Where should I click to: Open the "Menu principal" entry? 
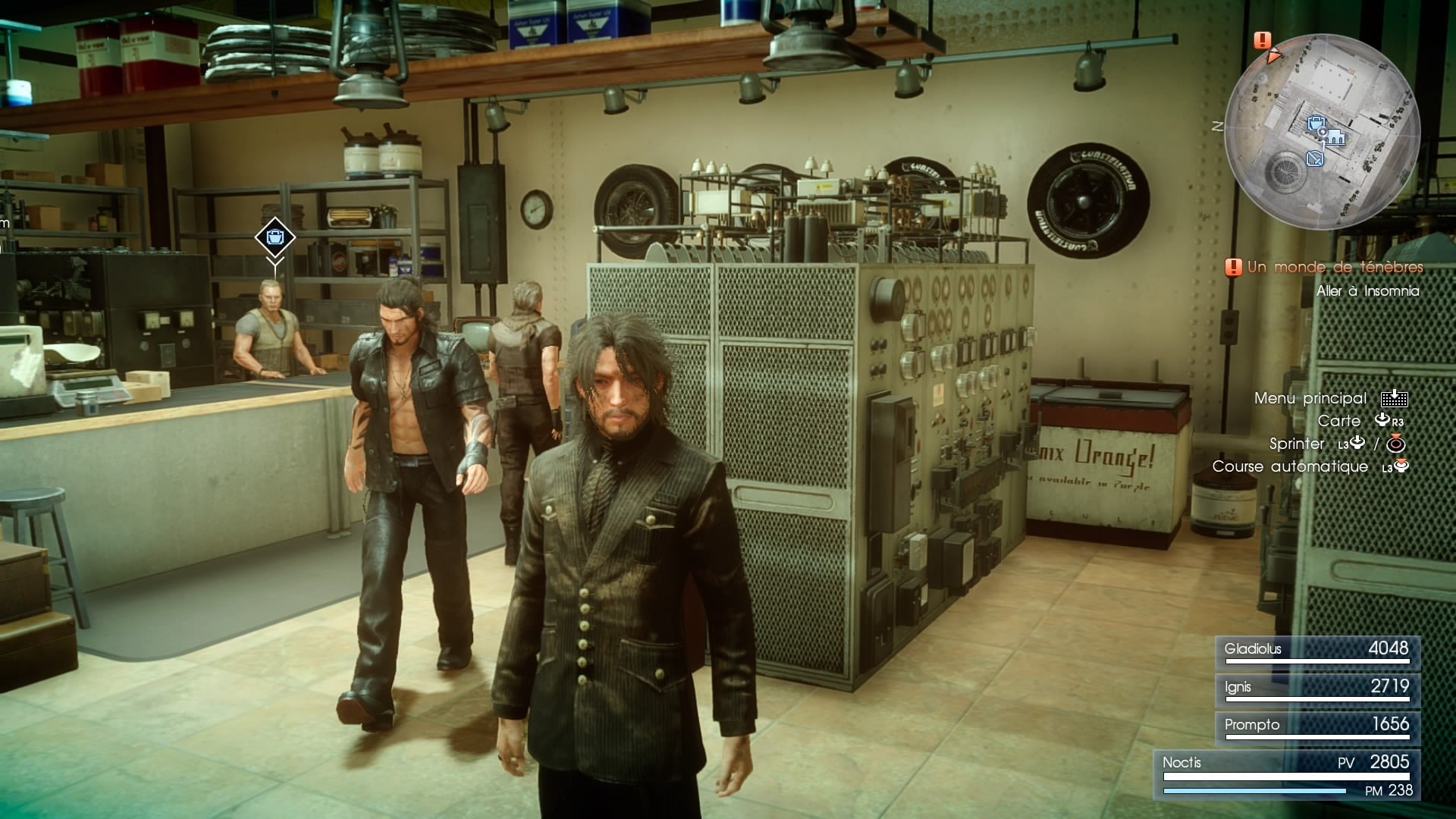pyautogui.click(x=1310, y=398)
